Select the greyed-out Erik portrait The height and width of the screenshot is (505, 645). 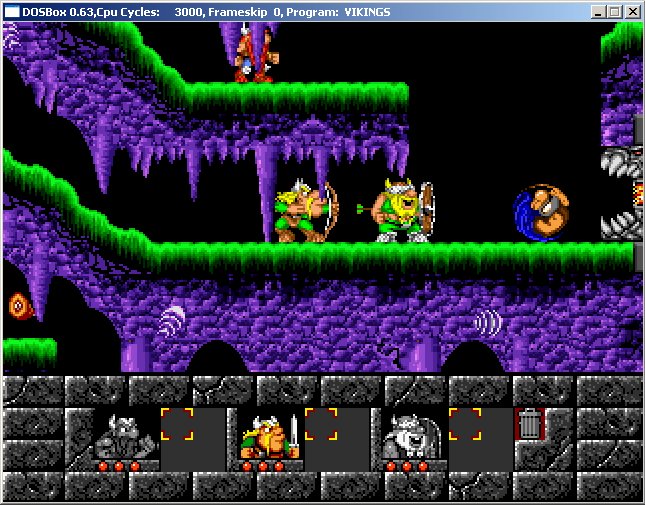point(121,435)
